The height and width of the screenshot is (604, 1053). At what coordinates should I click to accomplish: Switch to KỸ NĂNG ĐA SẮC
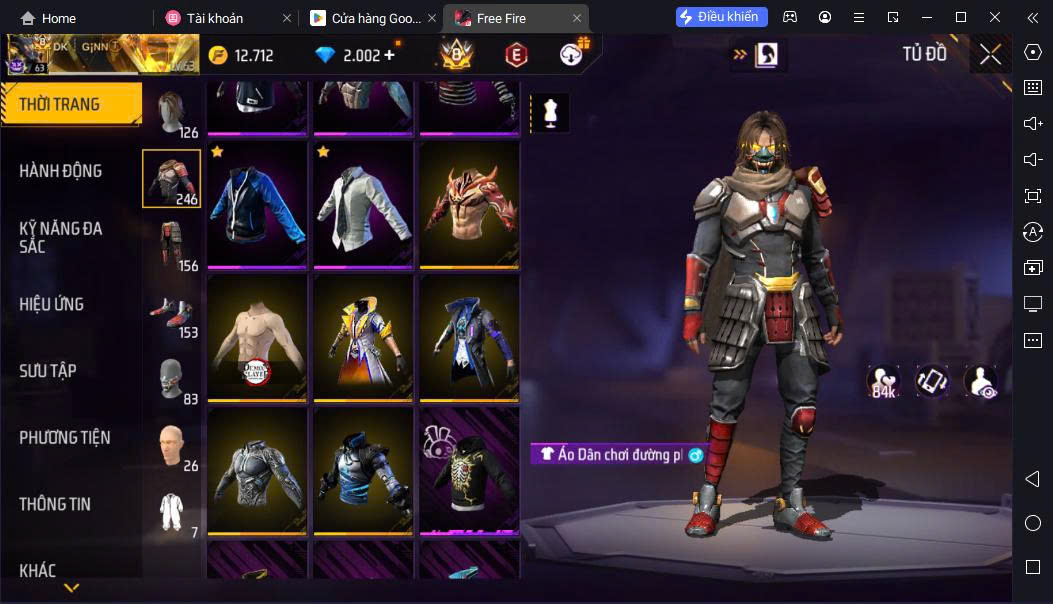pyautogui.click(x=61, y=237)
